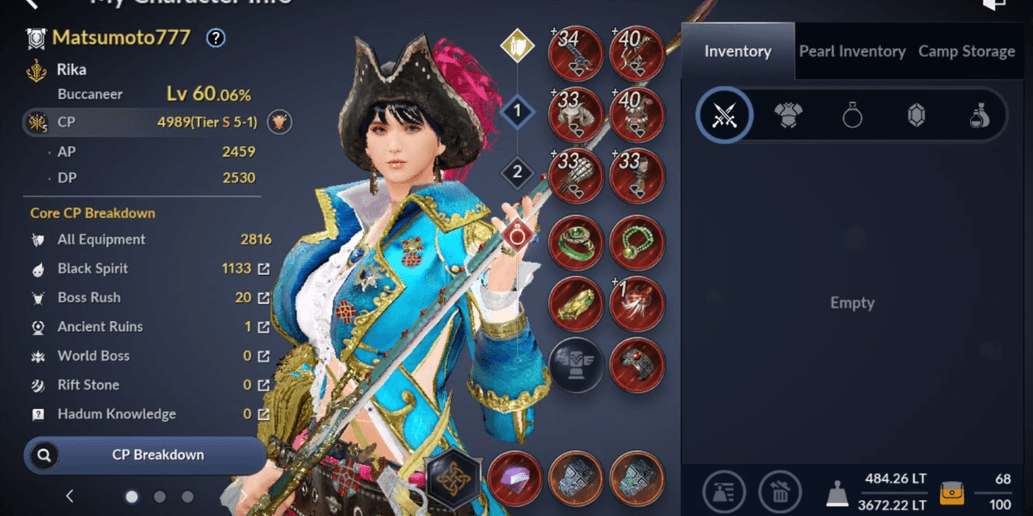
Task: Click the help question mark beside Matsumoto777
Action: 215,39
